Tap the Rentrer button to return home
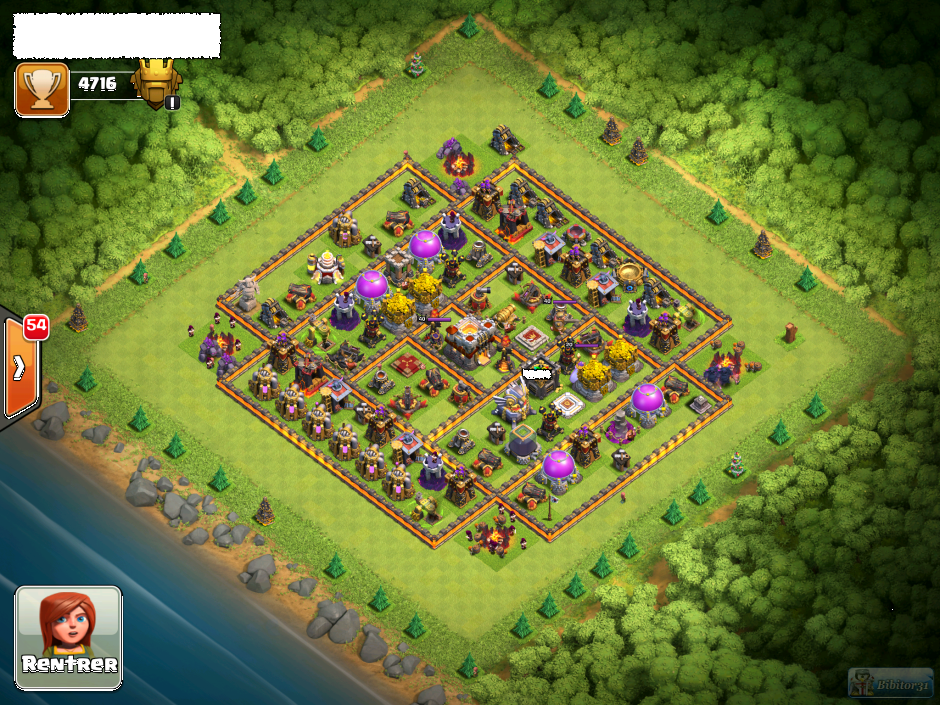 [x=68, y=636]
